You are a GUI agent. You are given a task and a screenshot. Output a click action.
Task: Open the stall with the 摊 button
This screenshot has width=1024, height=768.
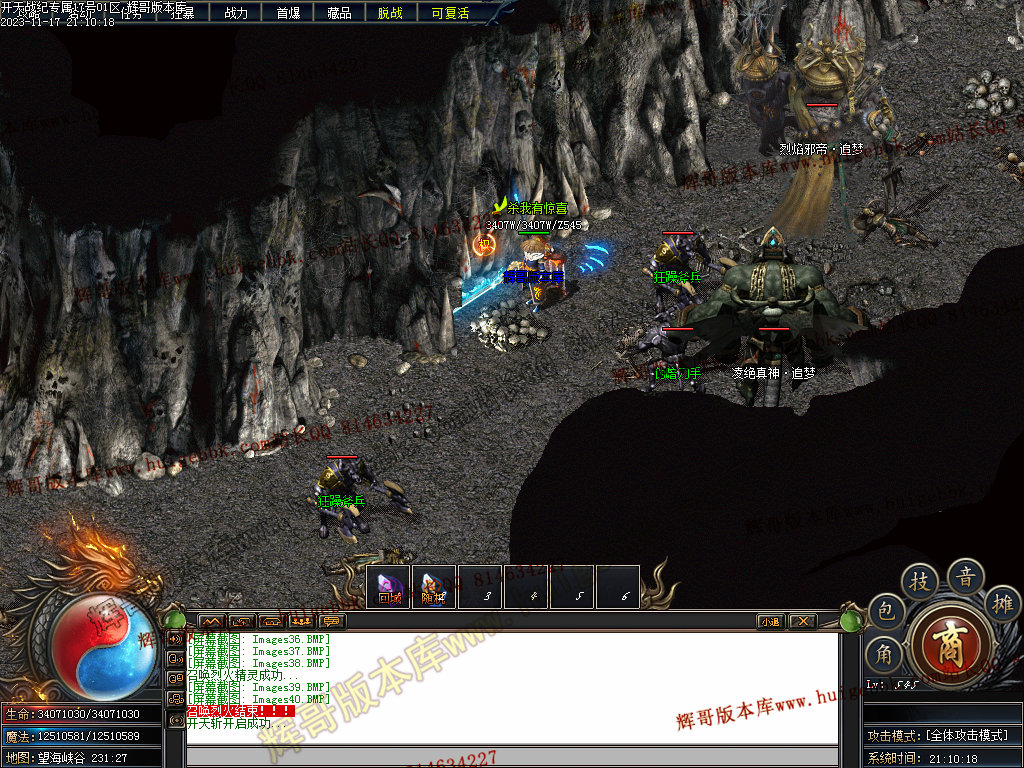[1002, 603]
